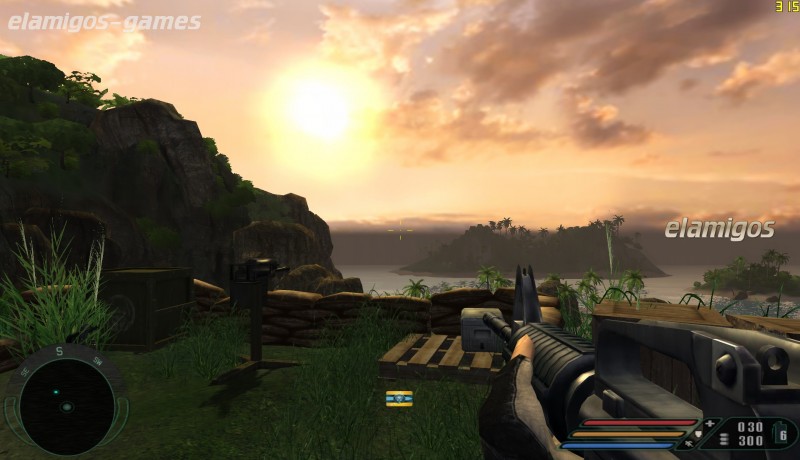
Task: Click the circular radar minimap
Action: point(66,406)
